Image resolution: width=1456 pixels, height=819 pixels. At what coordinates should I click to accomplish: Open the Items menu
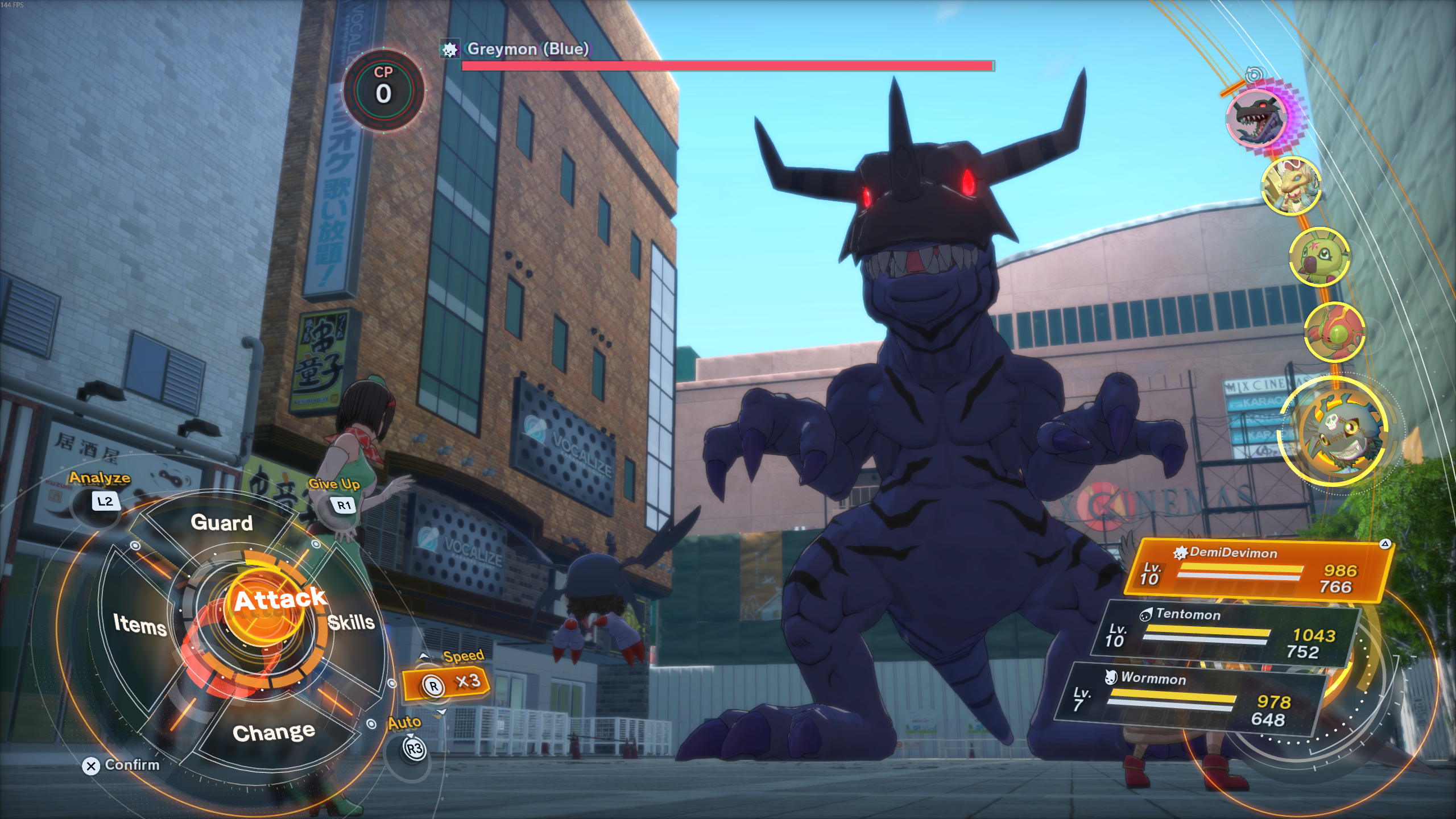(139, 624)
